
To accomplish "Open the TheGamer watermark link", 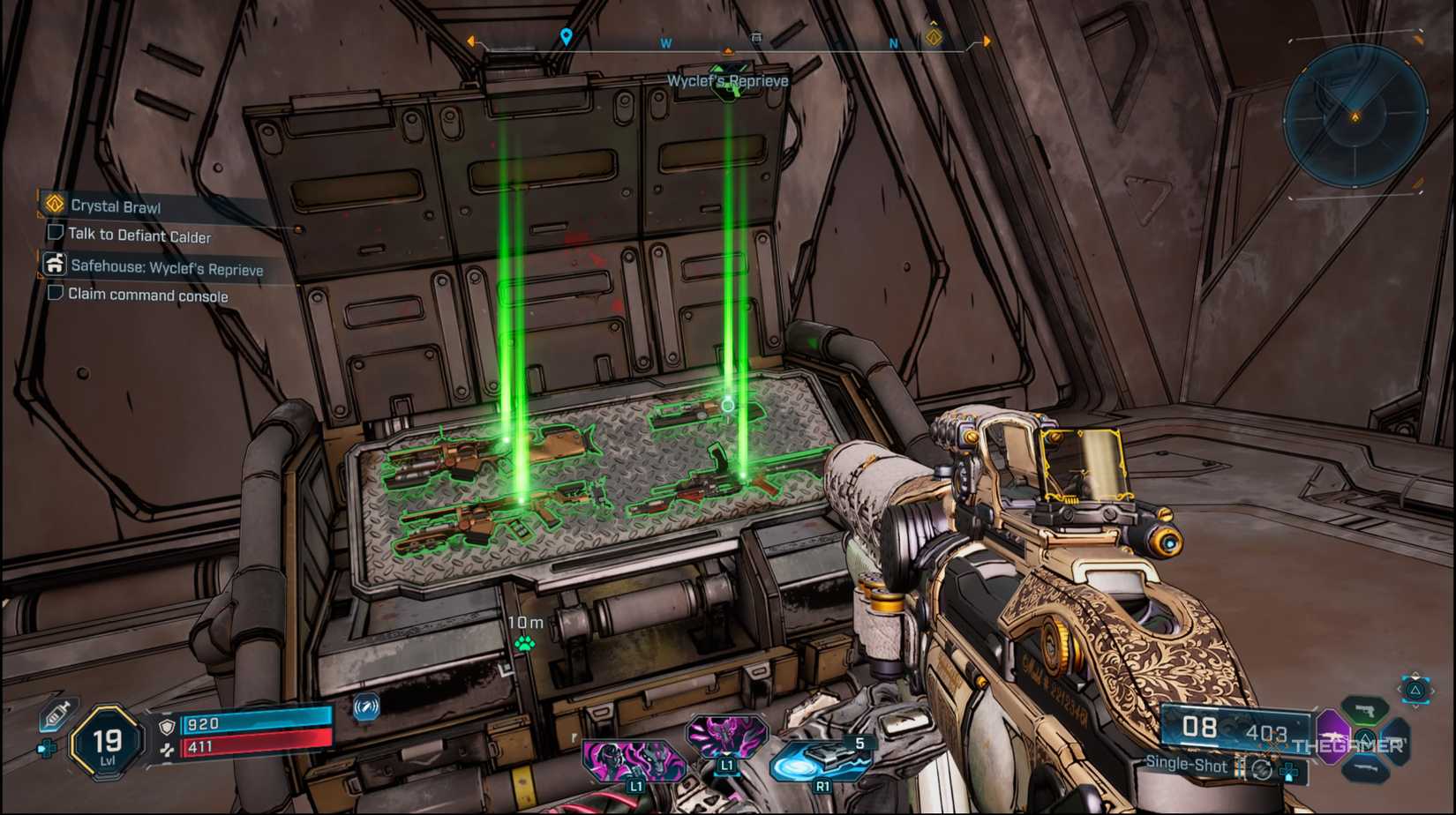I will [x=1347, y=745].
